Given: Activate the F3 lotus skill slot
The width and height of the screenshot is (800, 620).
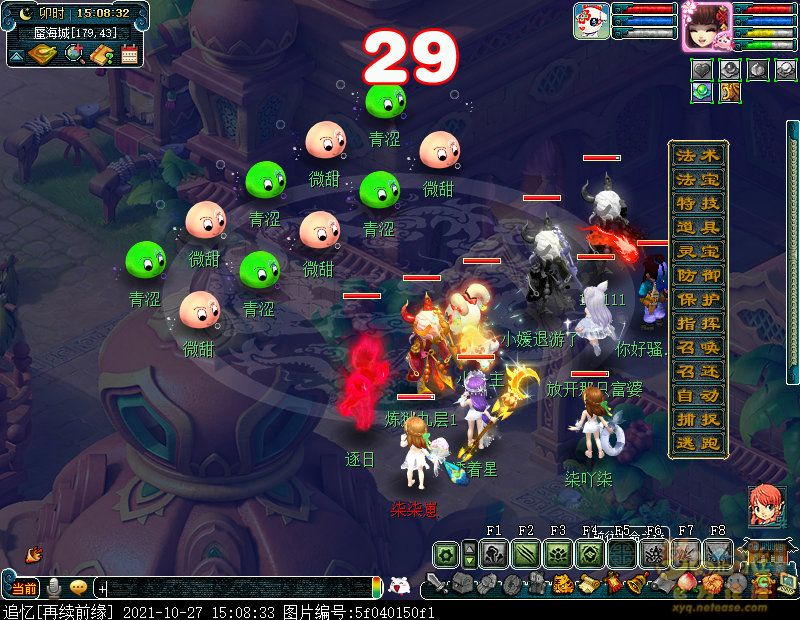Looking at the screenshot, I should click(x=558, y=554).
